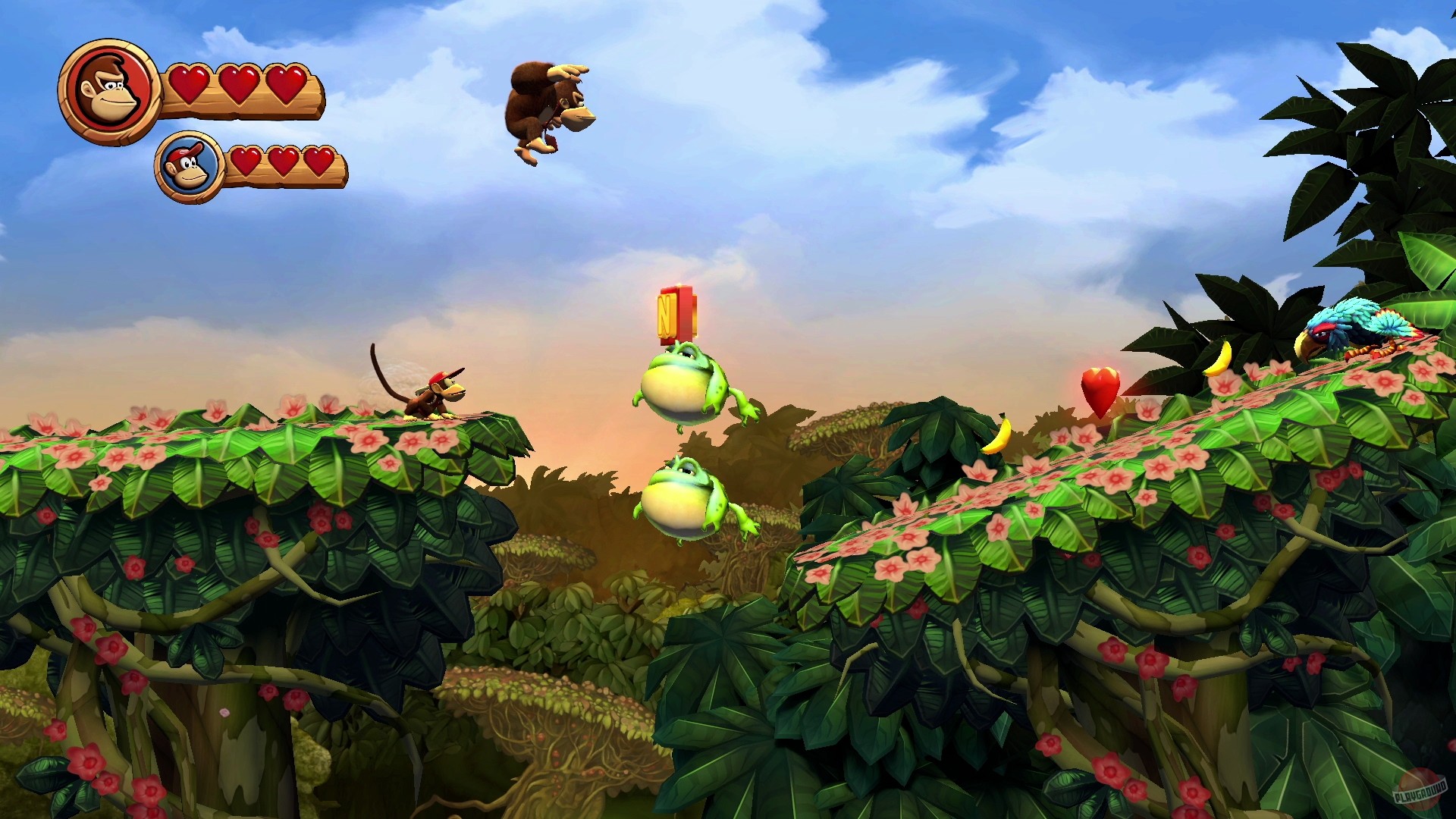Click the middle heart in Diddy Kong's meter

(284, 163)
